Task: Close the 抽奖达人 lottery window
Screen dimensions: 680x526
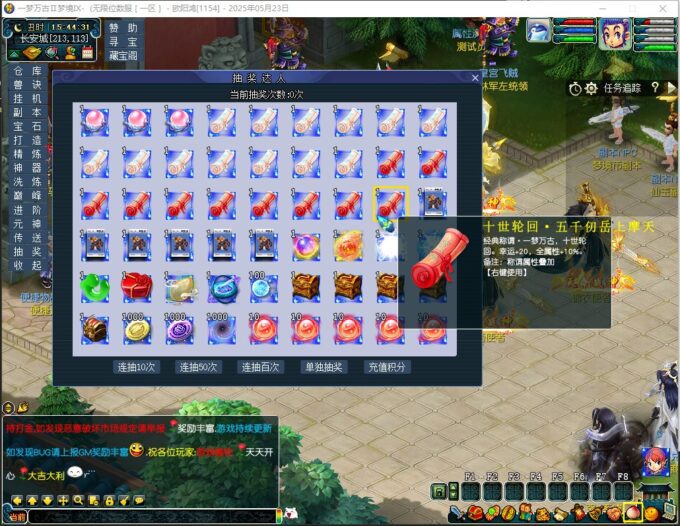Action: tap(475, 77)
